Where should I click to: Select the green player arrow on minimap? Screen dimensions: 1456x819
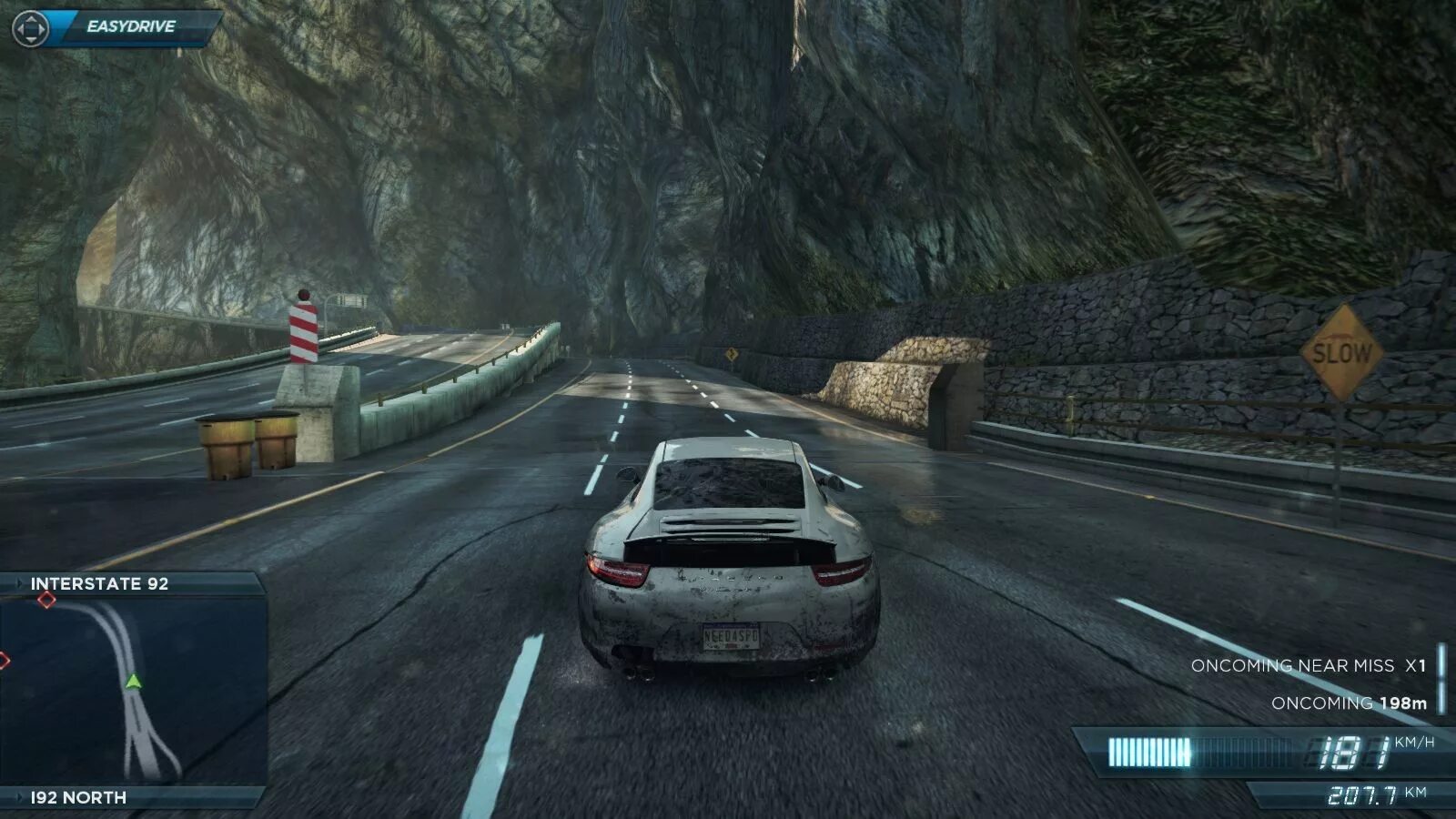tap(134, 681)
